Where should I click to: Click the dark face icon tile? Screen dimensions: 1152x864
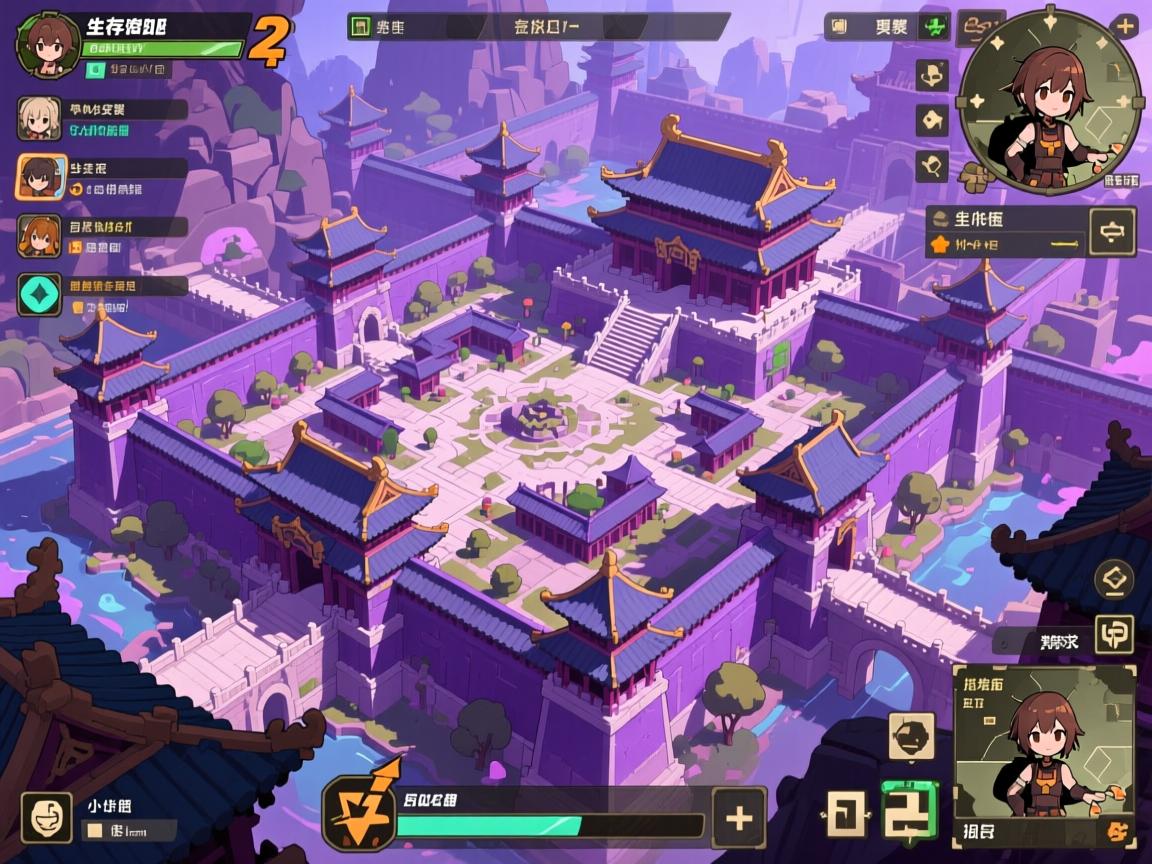point(911,737)
